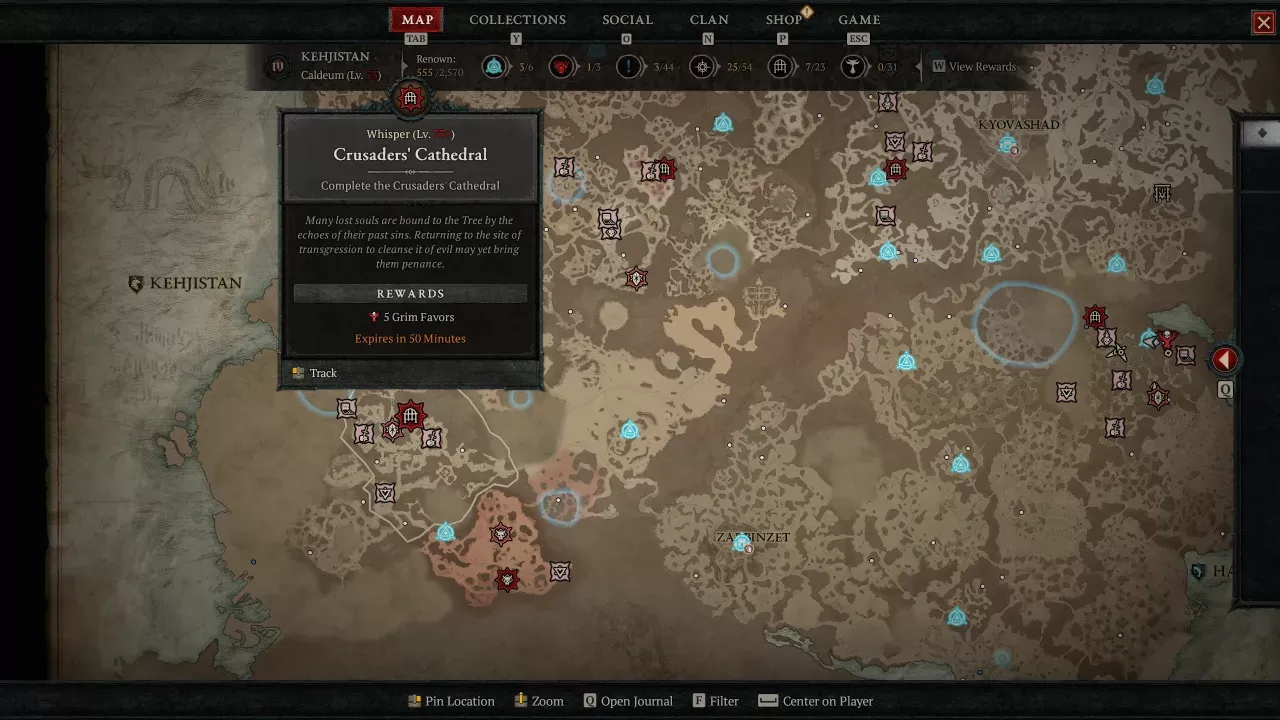Open the Shop tab
The height and width of the screenshot is (720, 1280).
coord(784,20)
